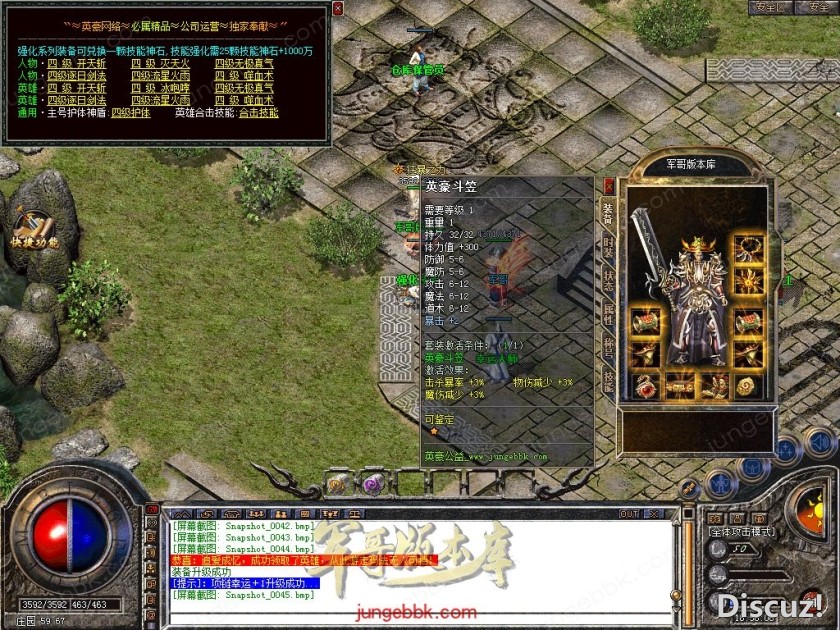840x630 pixels.
Task: Choose the 合击技能 combo skill link
Action: pos(258,113)
